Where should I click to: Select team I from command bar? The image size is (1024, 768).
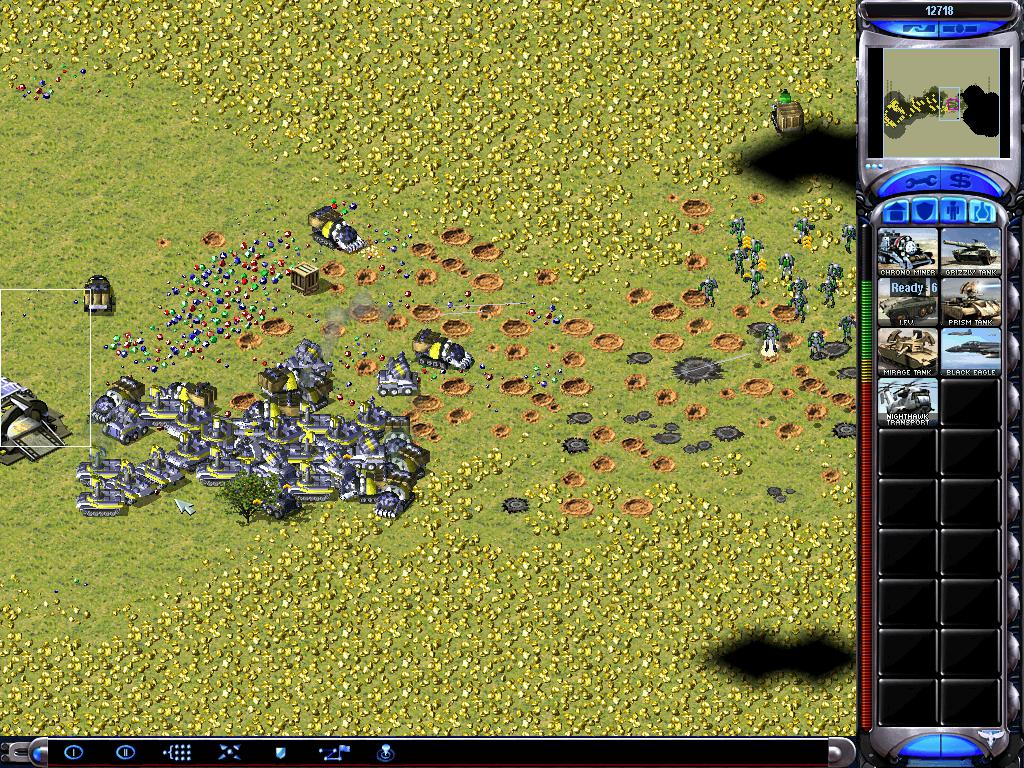pyautogui.click(x=74, y=752)
